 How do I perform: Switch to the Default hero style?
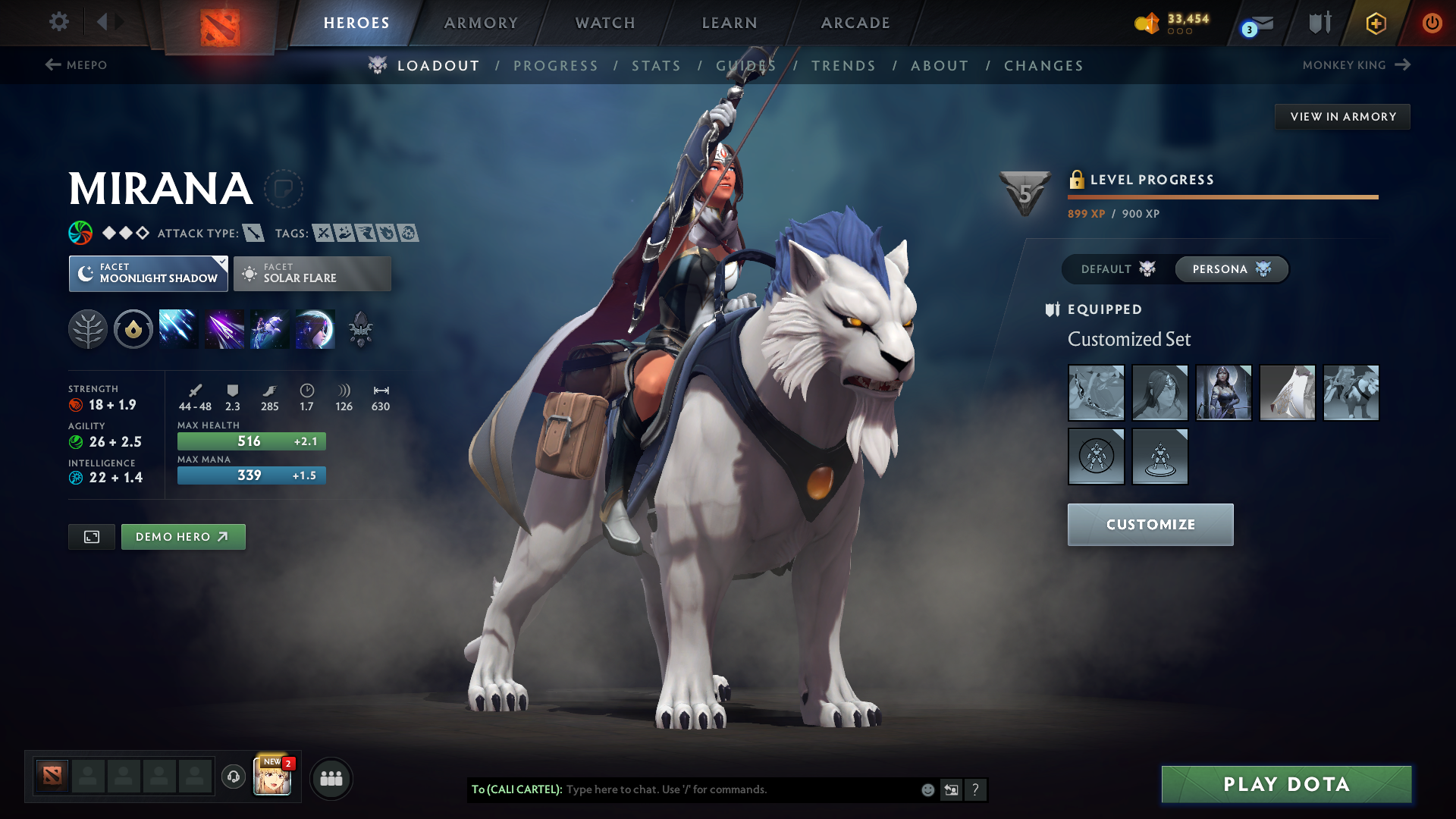pos(1117,269)
